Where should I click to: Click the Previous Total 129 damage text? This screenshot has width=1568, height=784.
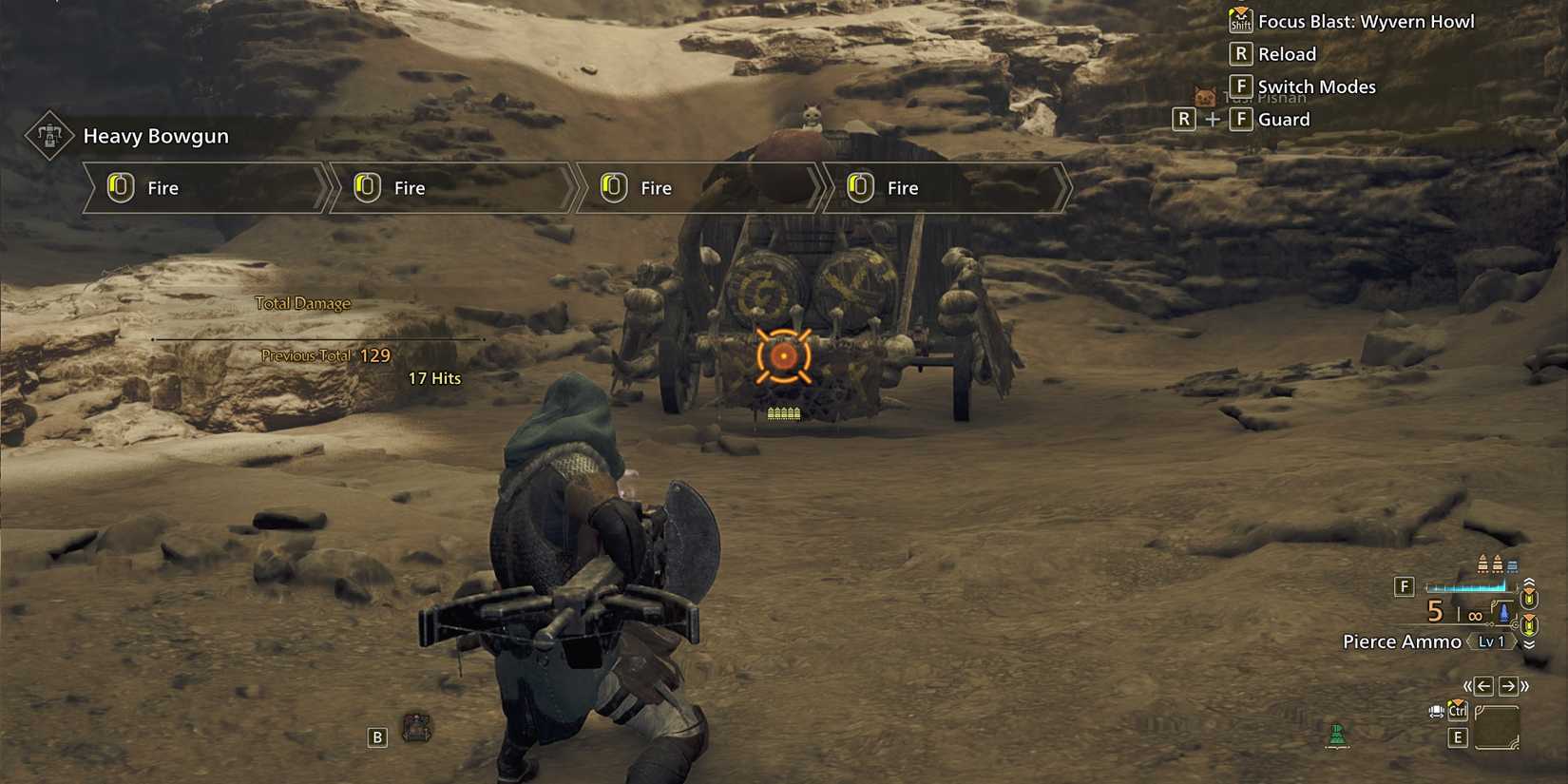tap(323, 355)
